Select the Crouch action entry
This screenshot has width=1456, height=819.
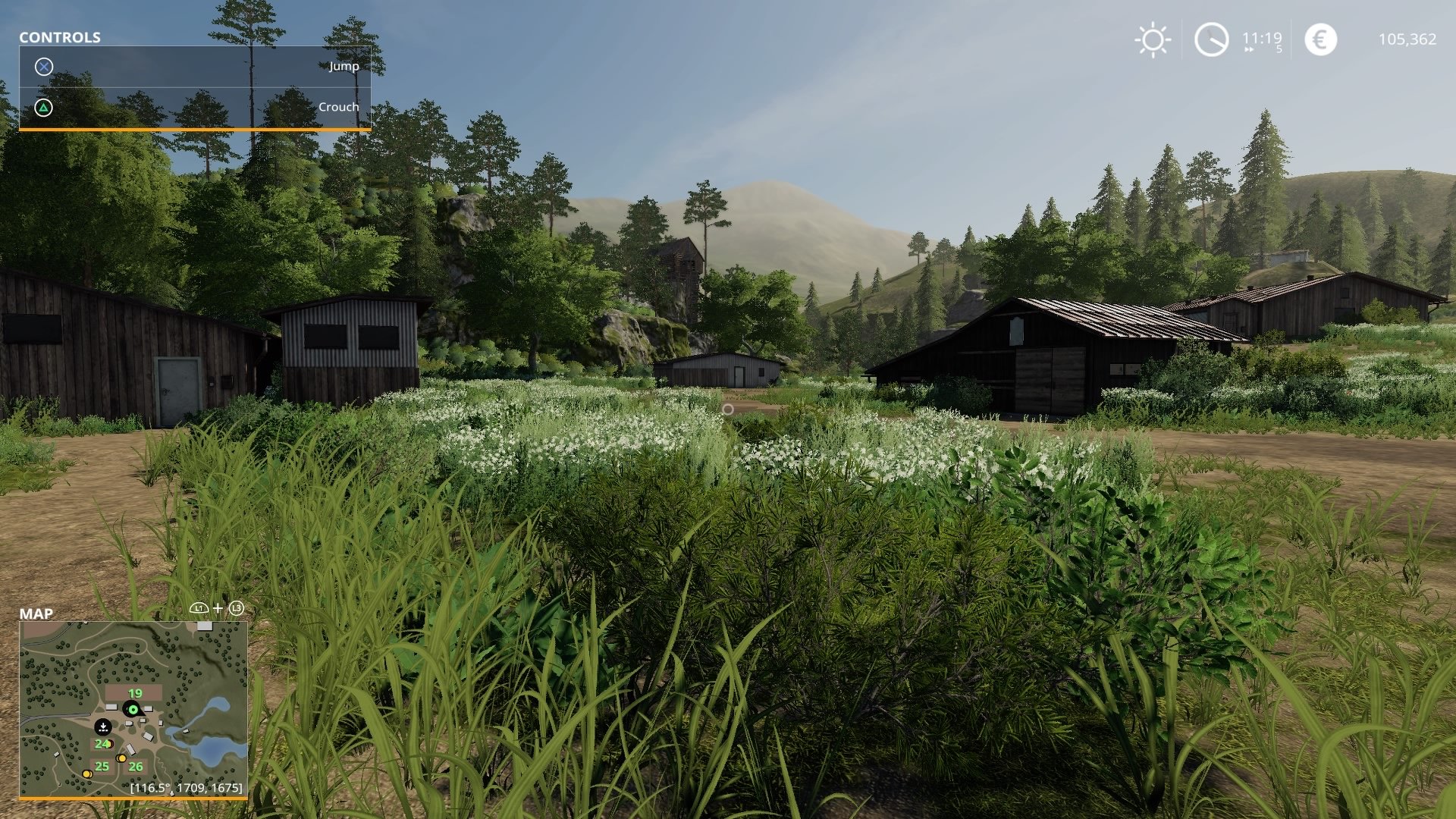340,107
